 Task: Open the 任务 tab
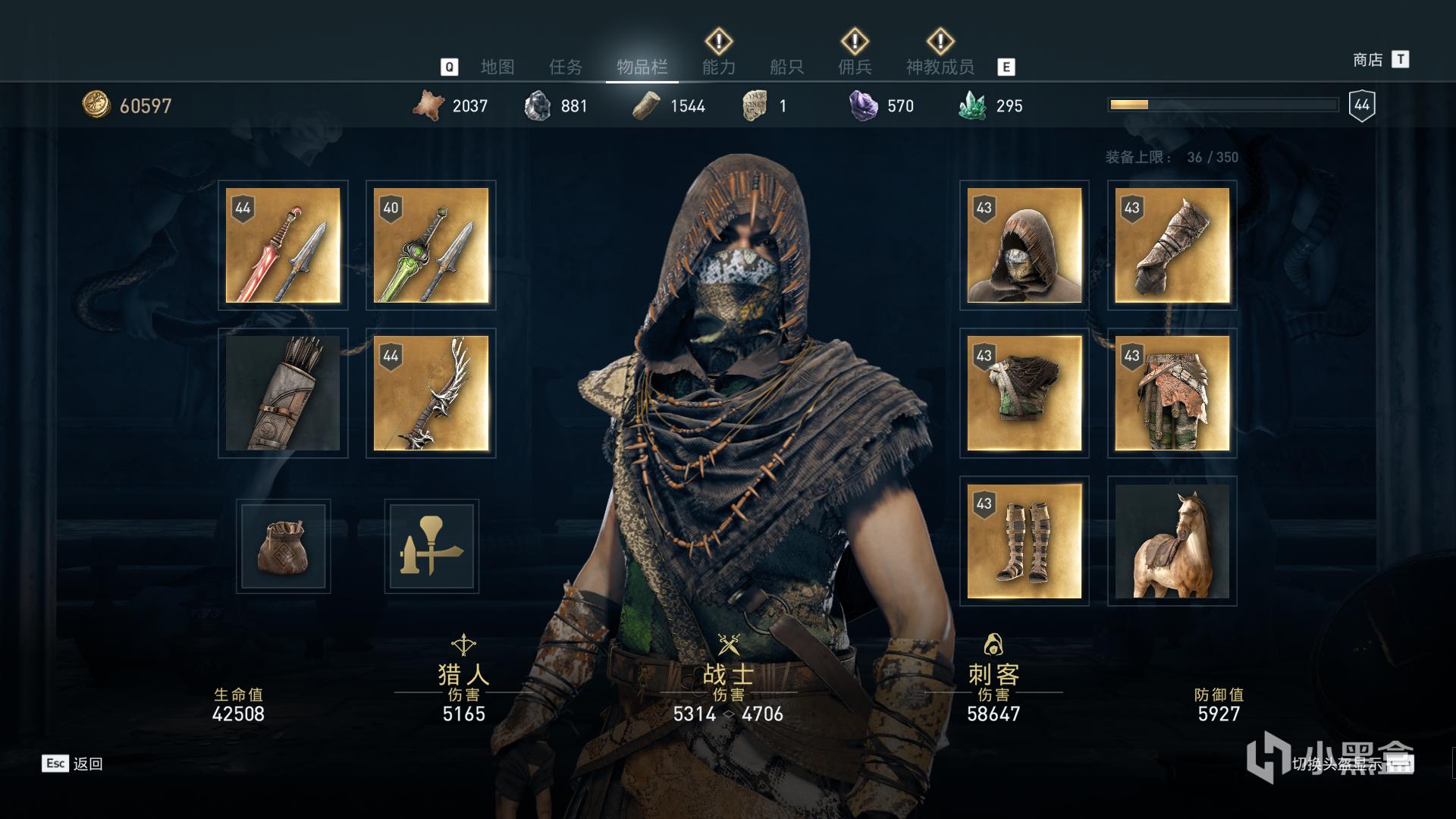click(566, 67)
